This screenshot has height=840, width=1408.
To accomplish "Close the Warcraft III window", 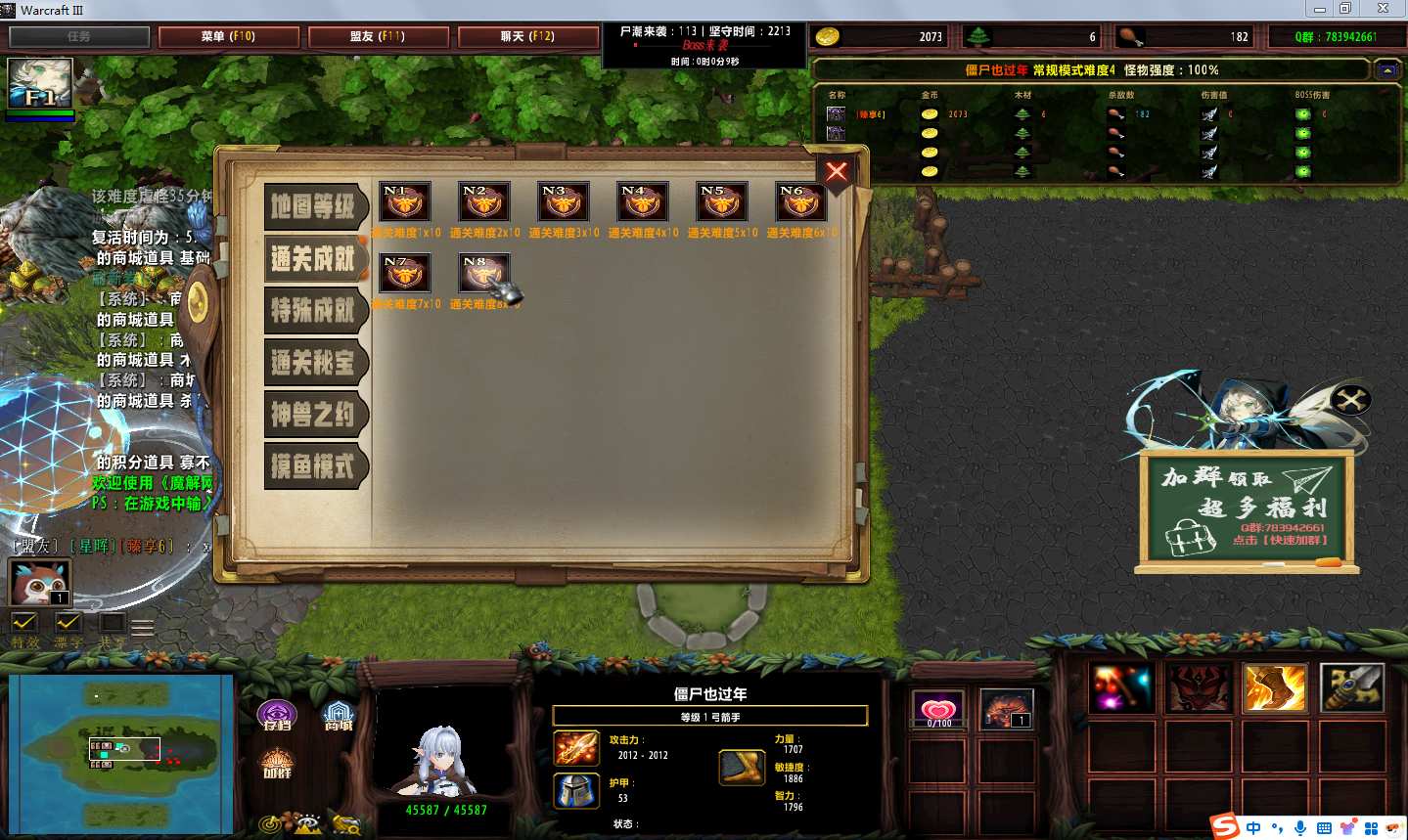I will click(1384, 9).
